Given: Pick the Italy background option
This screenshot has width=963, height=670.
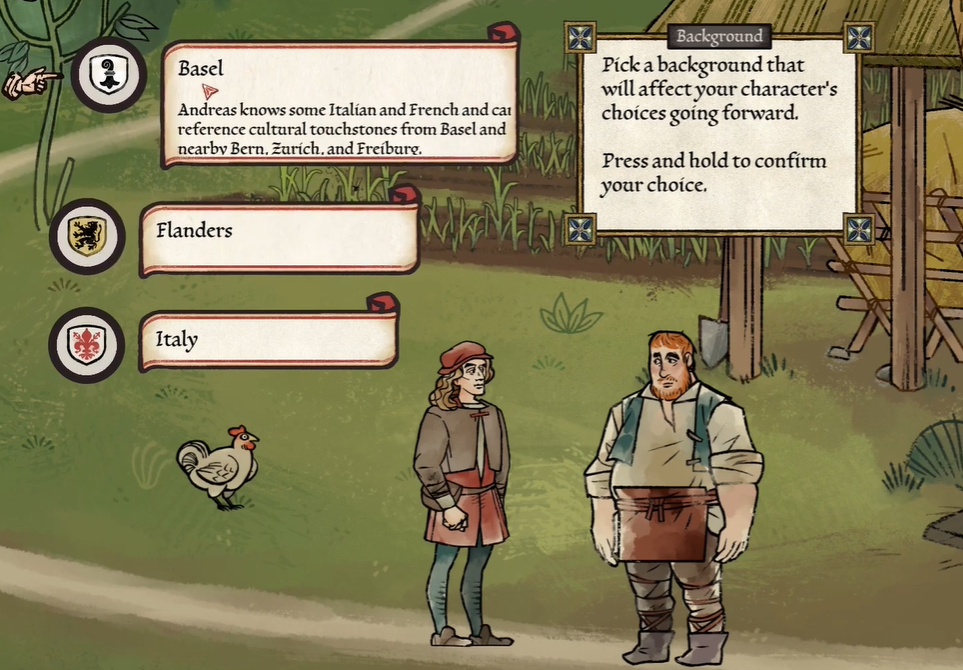Looking at the screenshot, I should [269, 340].
